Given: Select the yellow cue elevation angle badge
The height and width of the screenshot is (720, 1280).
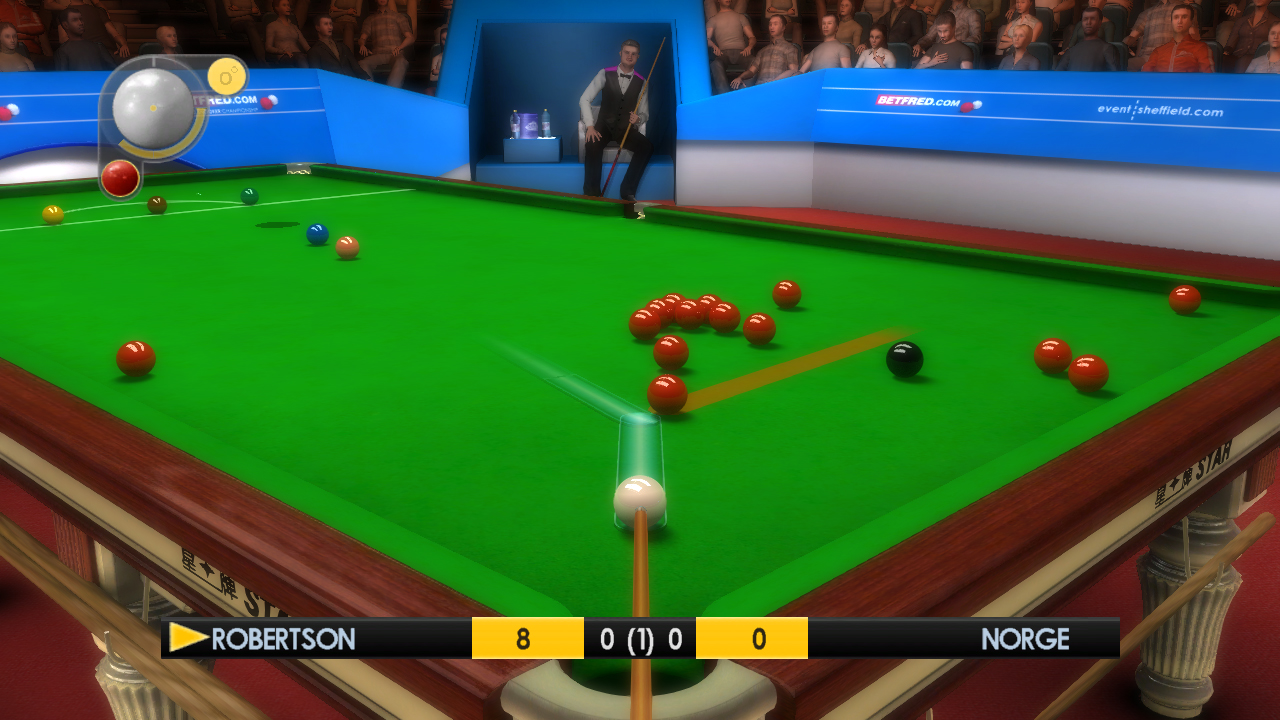Looking at the screenshot, I should (x=227, y=76).
